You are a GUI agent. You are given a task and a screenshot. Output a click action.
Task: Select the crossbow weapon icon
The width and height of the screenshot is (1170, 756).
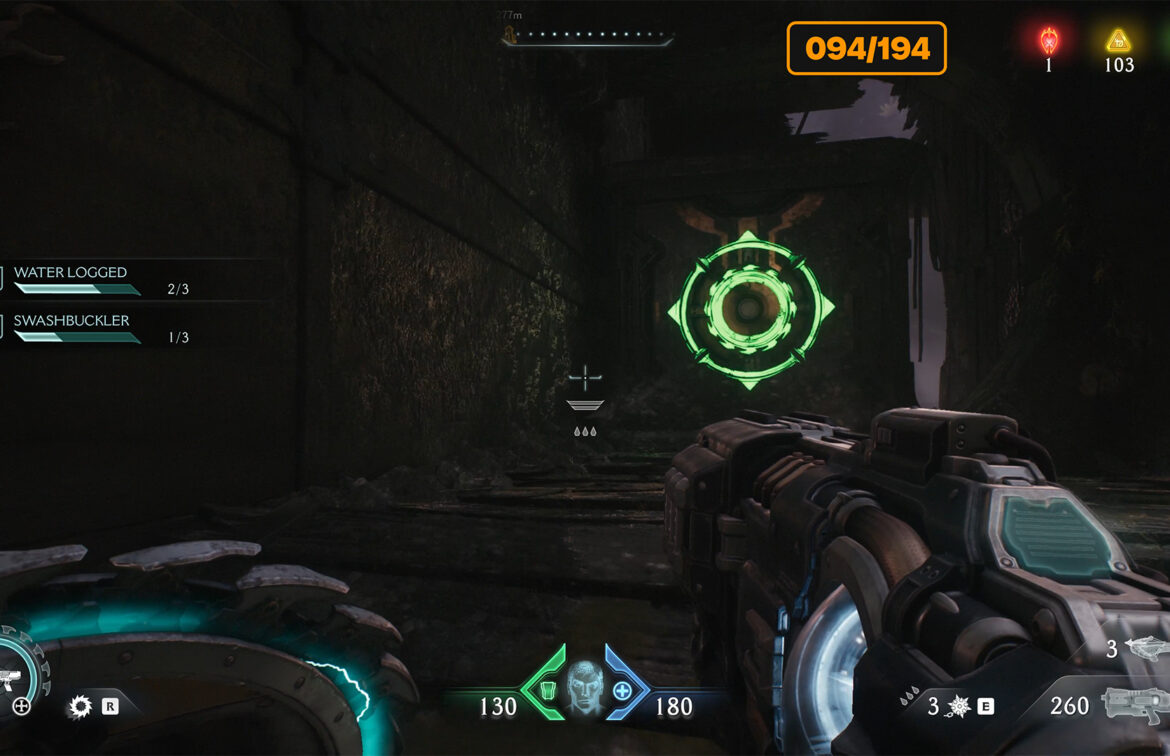(x=1143, y=648)
